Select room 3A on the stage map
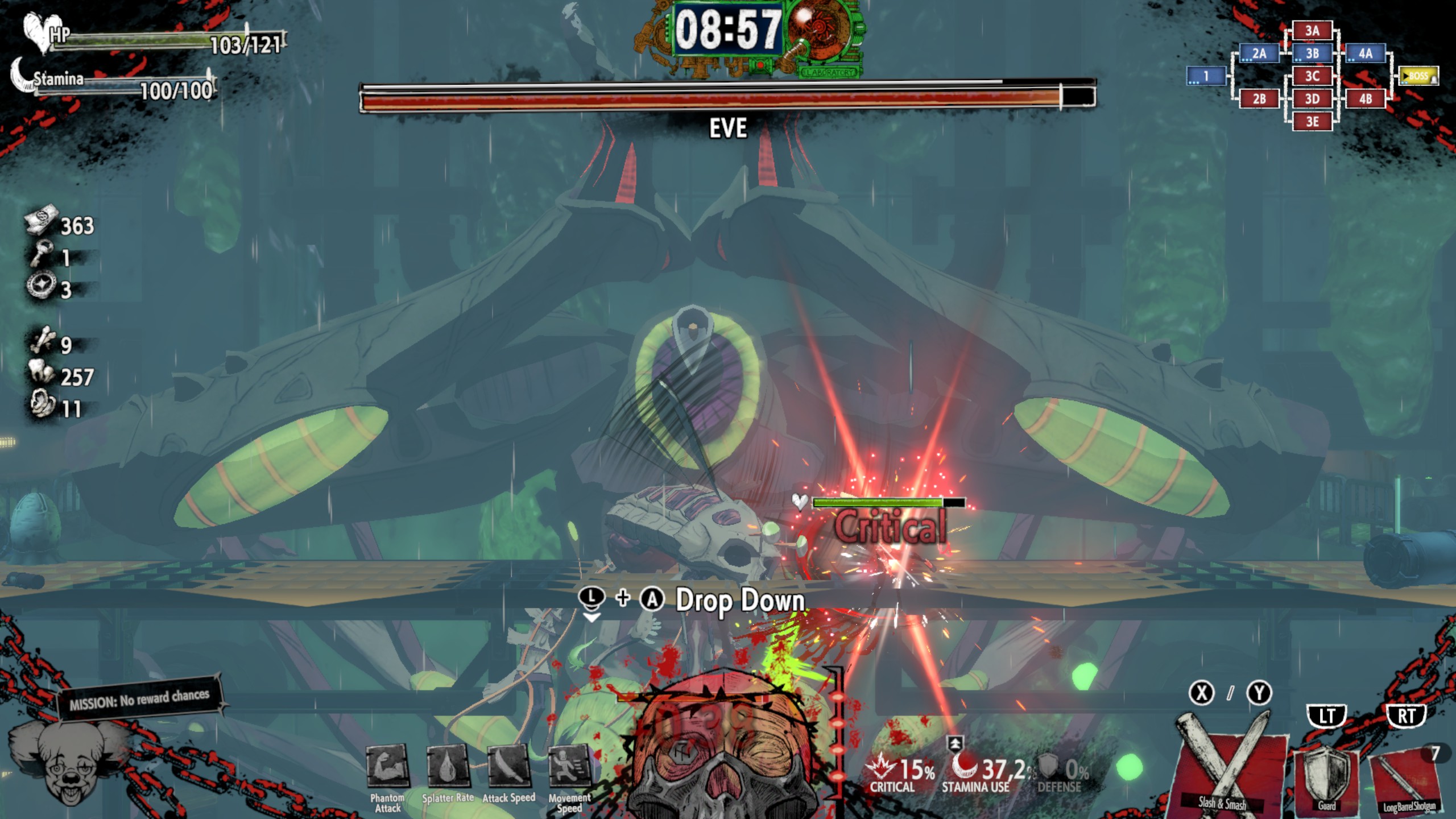The image size is (1456, 819). tap(1312, 31)
